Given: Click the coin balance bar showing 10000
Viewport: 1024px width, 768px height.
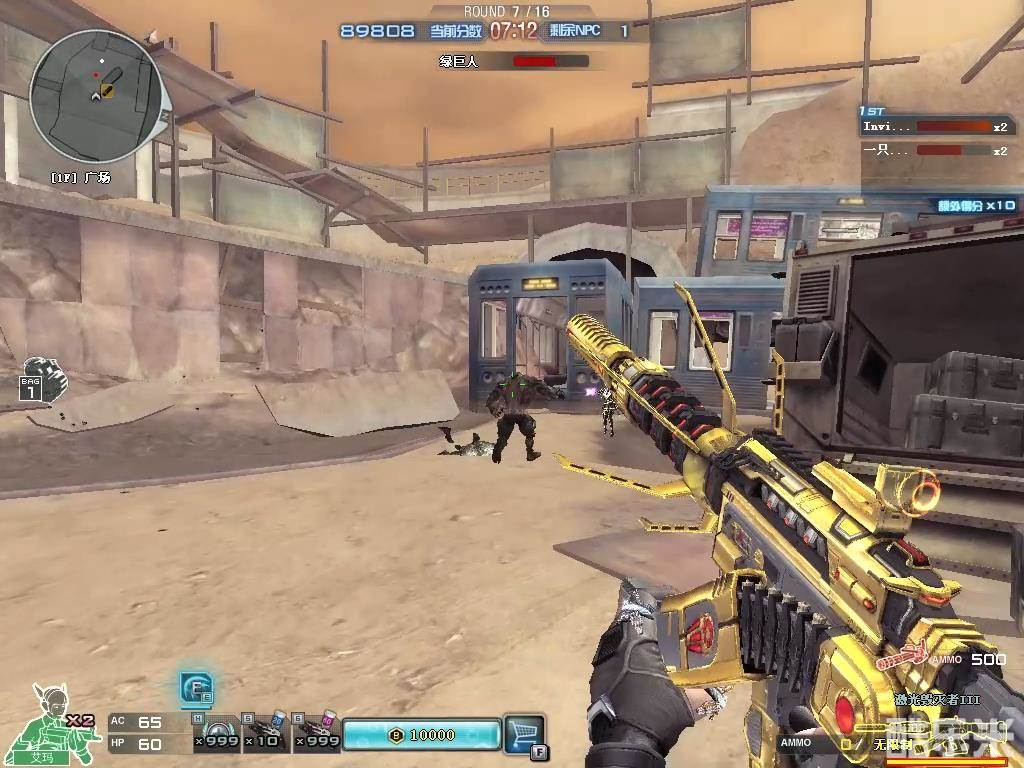Looking at the screenshot, I should pos(422,735).
